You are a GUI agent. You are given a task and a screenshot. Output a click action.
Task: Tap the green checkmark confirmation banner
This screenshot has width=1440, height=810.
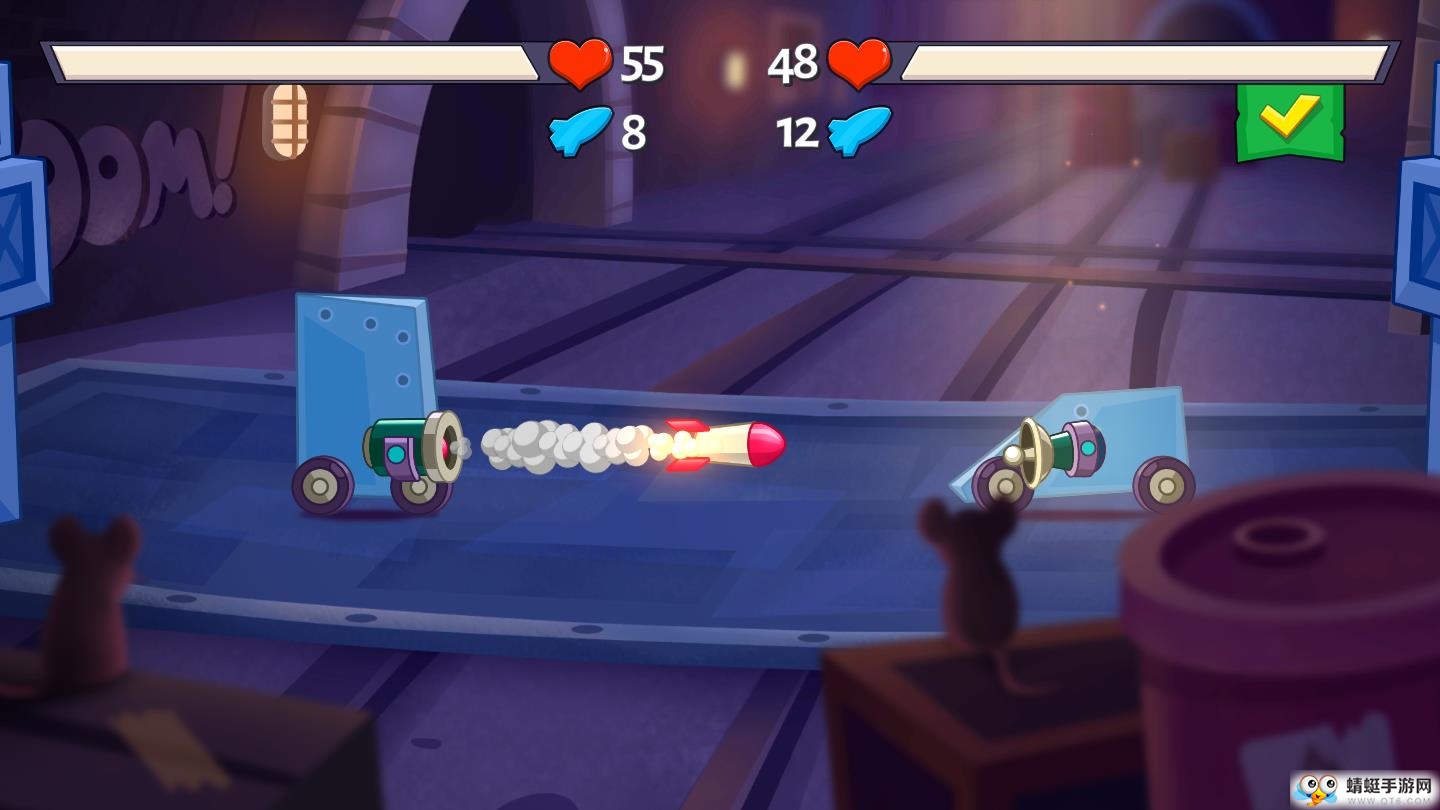(x=1292, y=120)
